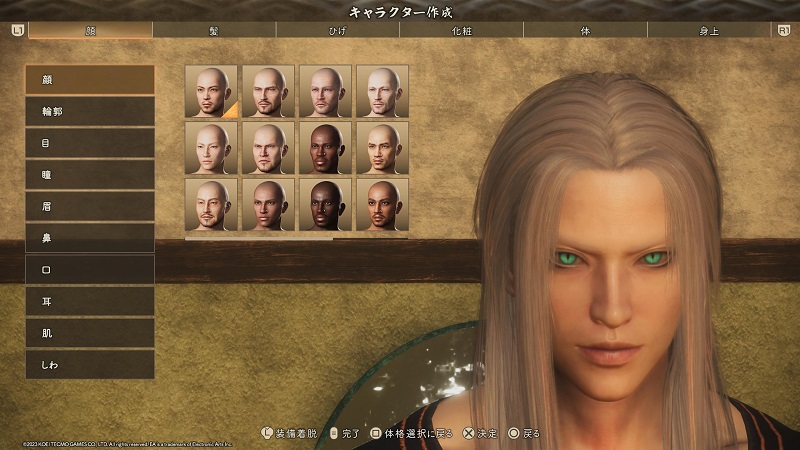Choose the 輪郭 (contour) menu entry
Screen dimensions: 800x450
tap(90, 111)
